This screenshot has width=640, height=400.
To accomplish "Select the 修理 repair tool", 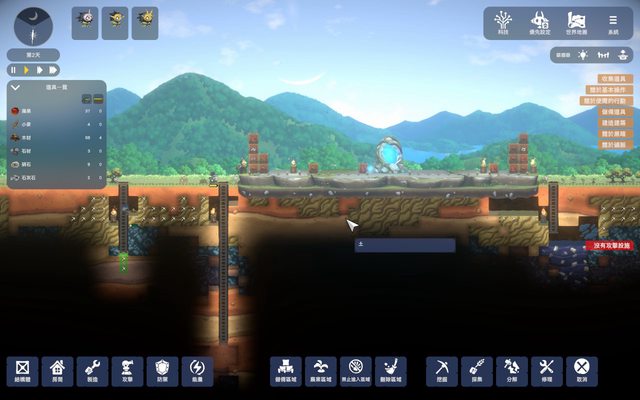I will 546,369.
